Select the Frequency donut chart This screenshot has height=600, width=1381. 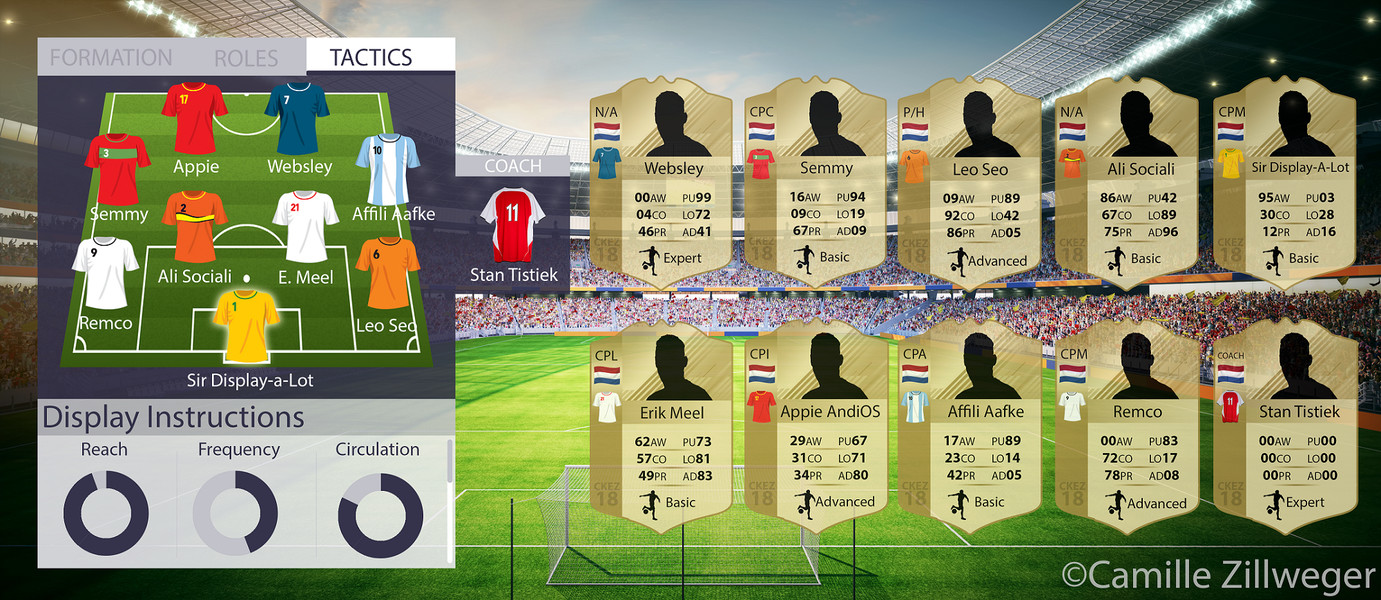[x=236, y=513]
